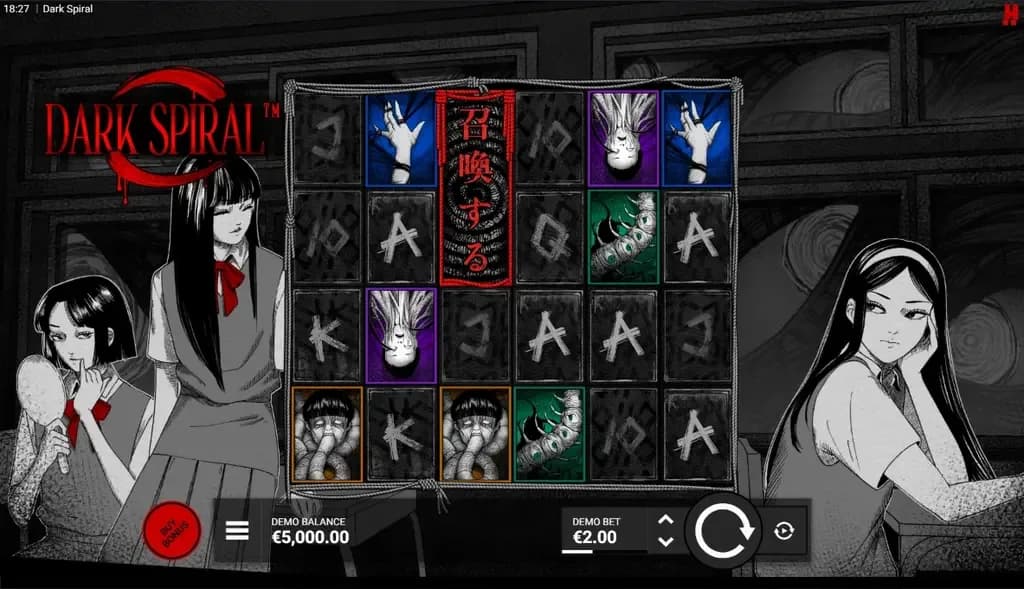The height and width of the screenshot is (589, 1024).
Task: Decrease the demo bet with the down arrow
Action: 666,541
